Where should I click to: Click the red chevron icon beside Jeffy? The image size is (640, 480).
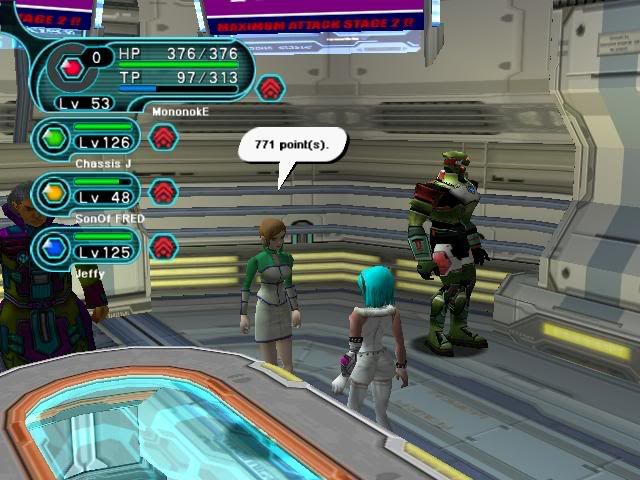pyautogui.click(x=164, y=246)
